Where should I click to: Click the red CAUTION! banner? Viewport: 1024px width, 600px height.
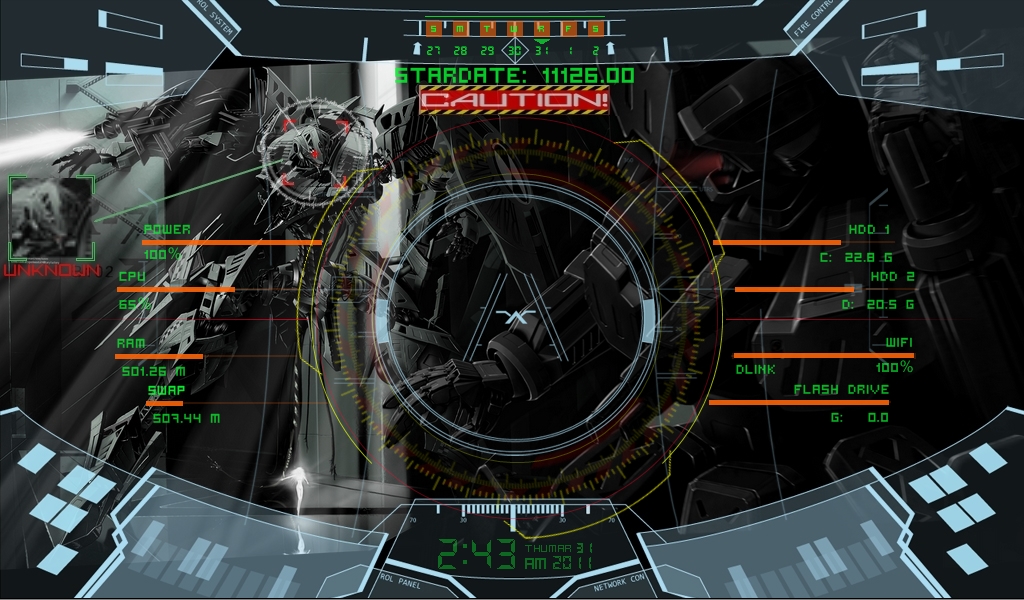(x=514, y=100)
